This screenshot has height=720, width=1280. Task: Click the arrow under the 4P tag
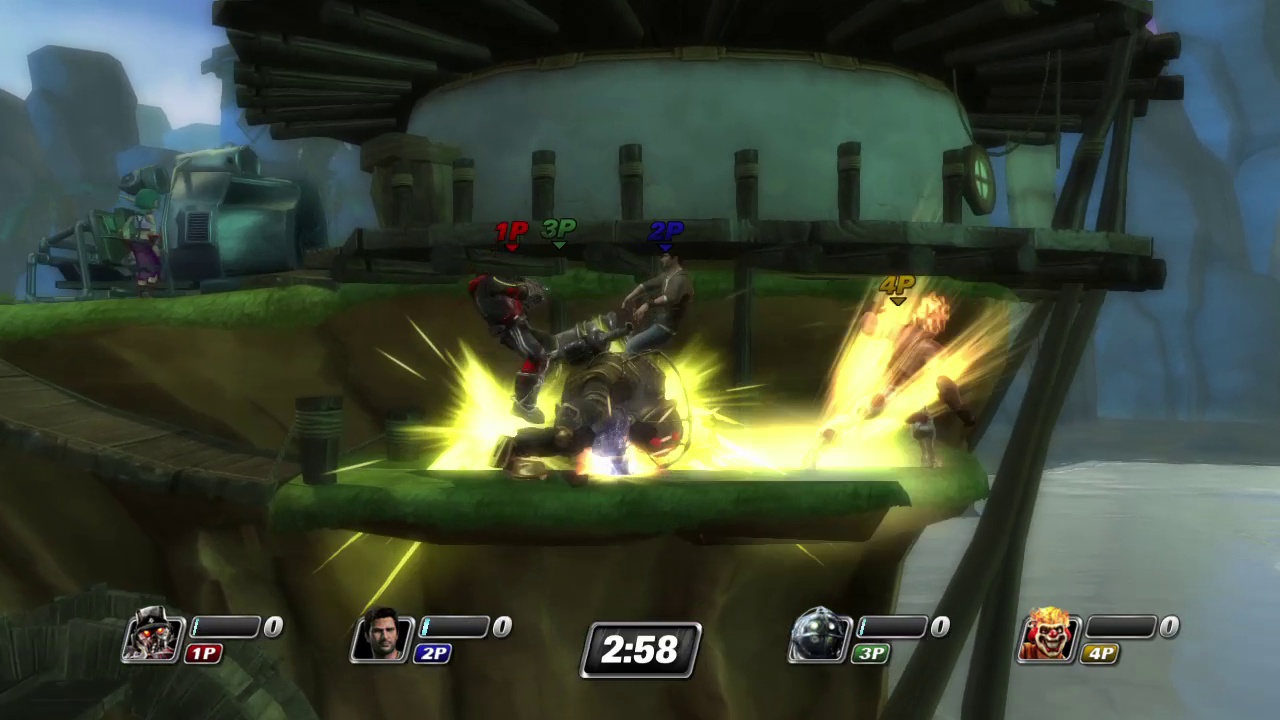895,300
